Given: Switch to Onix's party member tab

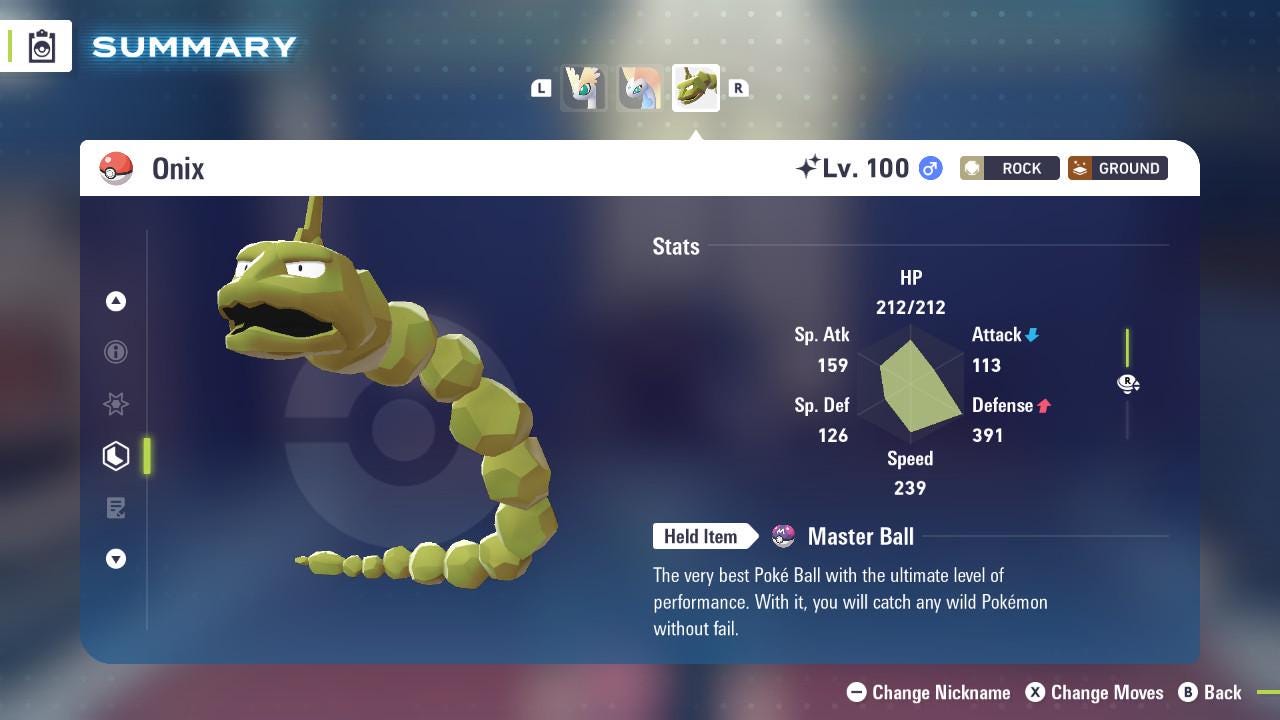Looking at the screenshot, I should 695,88.
